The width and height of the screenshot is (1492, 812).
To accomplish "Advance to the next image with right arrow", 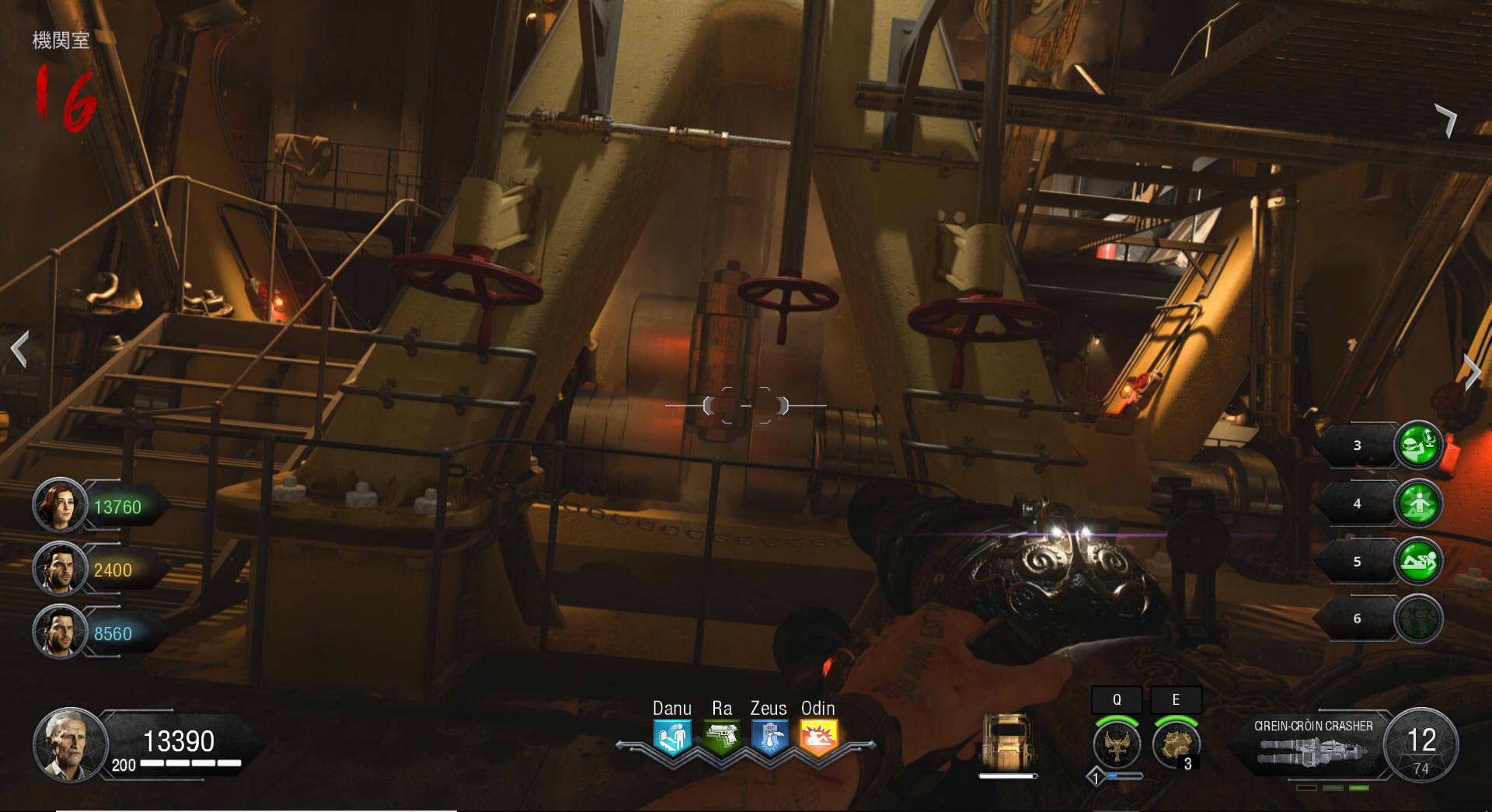I will (x=1471, y=371).
